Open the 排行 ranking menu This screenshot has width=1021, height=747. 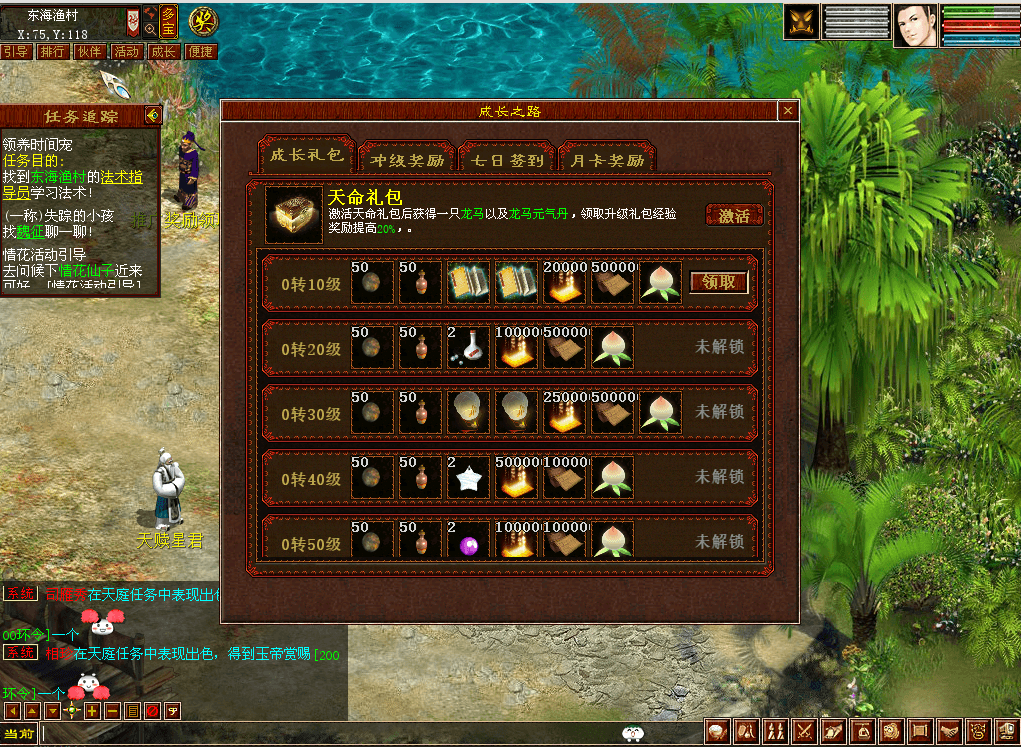click(52, 51)
